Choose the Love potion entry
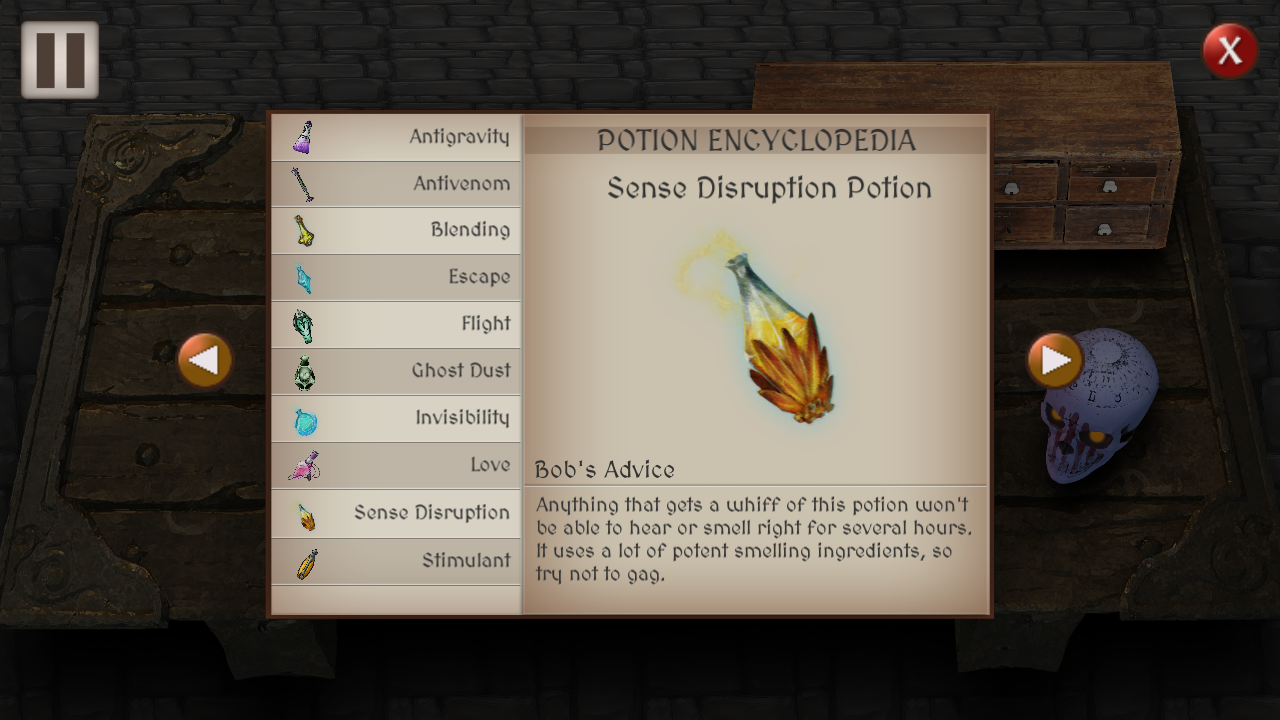1280x720 pixels. [x=396, y=465]
